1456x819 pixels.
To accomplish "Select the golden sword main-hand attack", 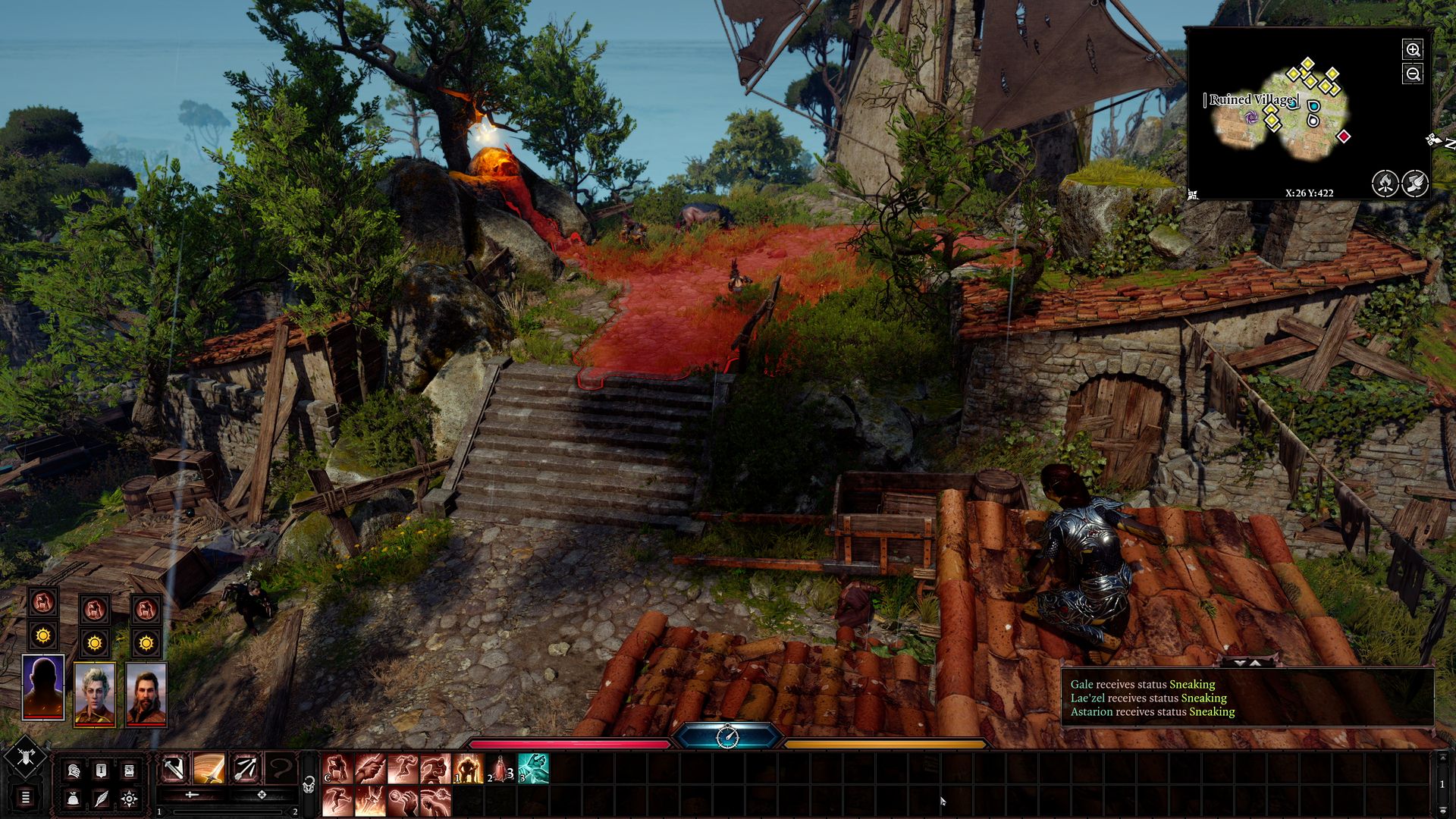I will (209, 769).
